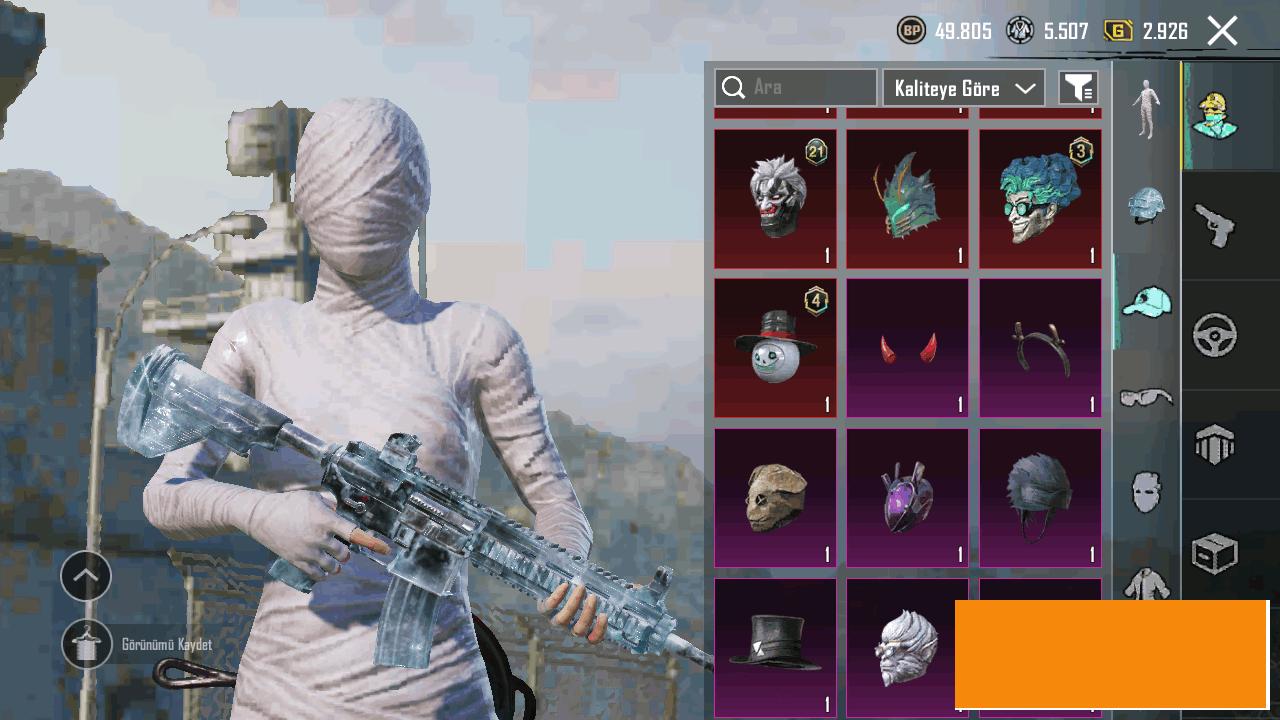Choose the burlap sack mask
This screenshot has width=1280, height=720.
point(775,497)
